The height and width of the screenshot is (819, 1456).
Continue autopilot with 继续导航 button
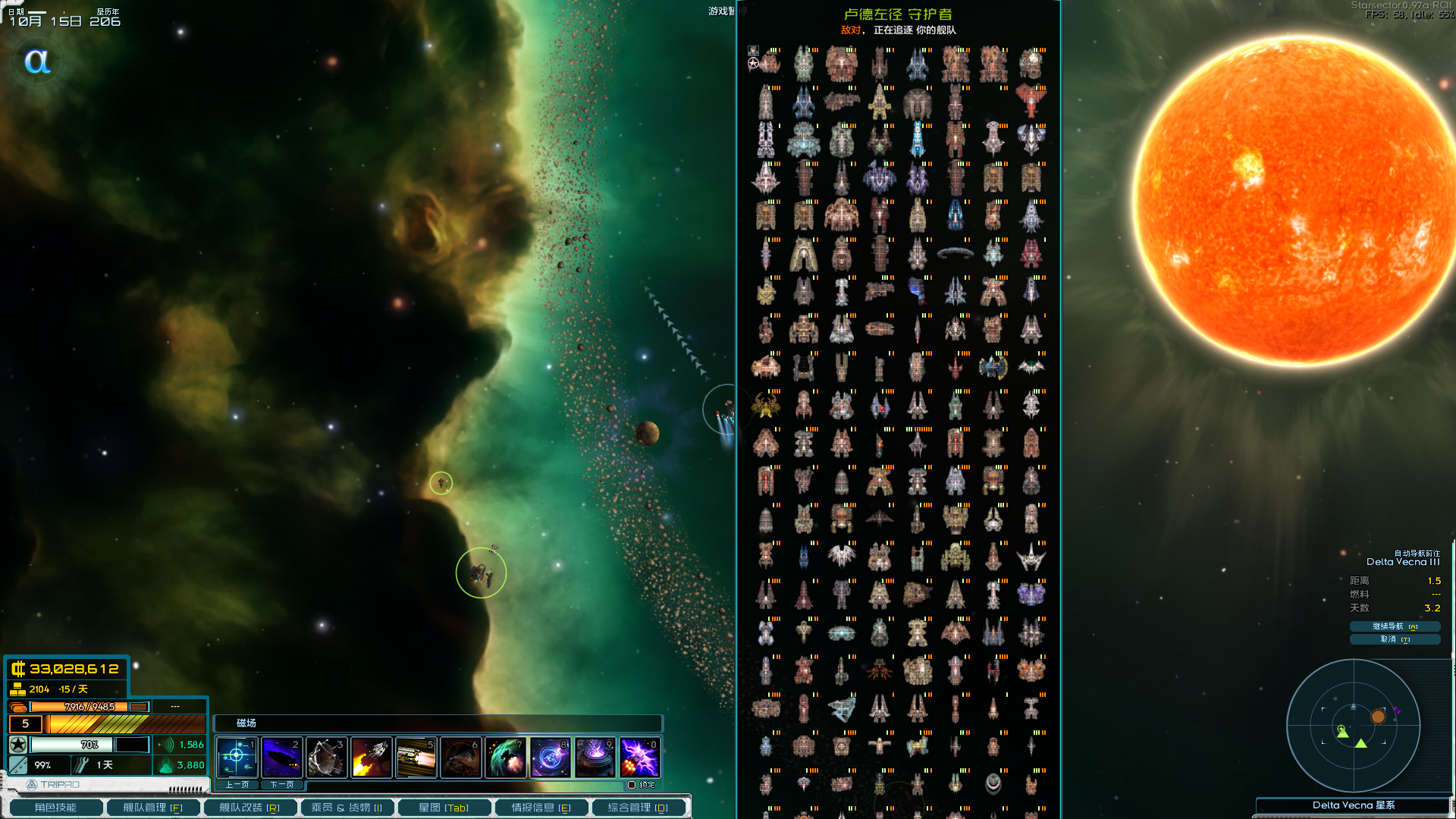(x=1394, y=626)
